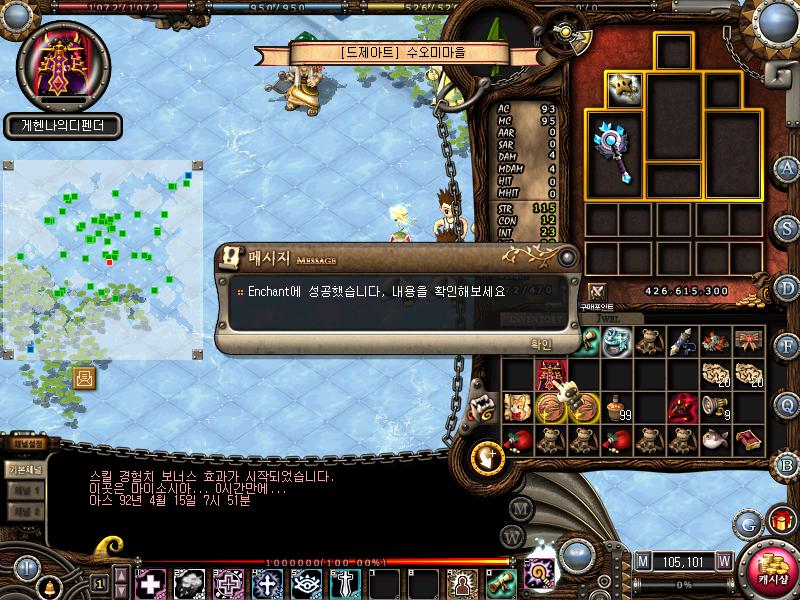Select the equipped blue crystal staff
Viewport: 800px width, 600px height.
point(612,152)
